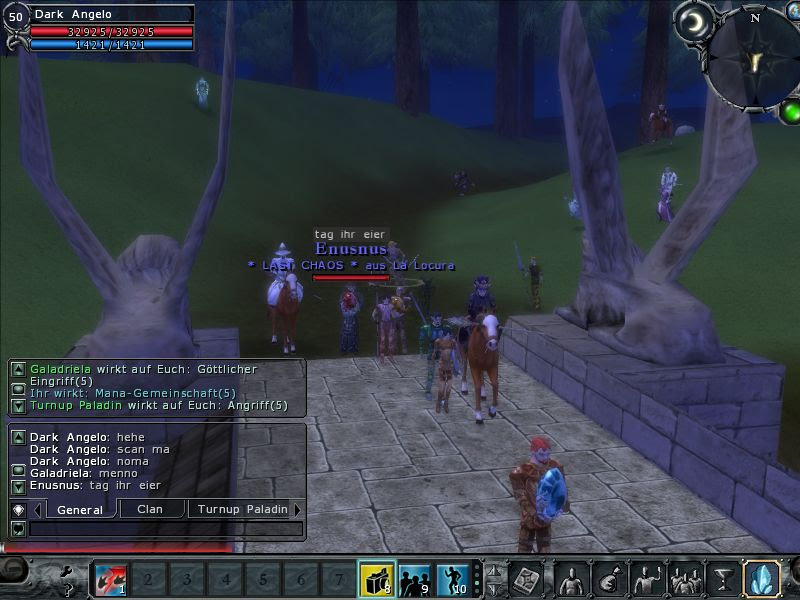Screen dimensions: 800x600
Task: Open the Clan chat tab
Action: (x=150, y=509)
